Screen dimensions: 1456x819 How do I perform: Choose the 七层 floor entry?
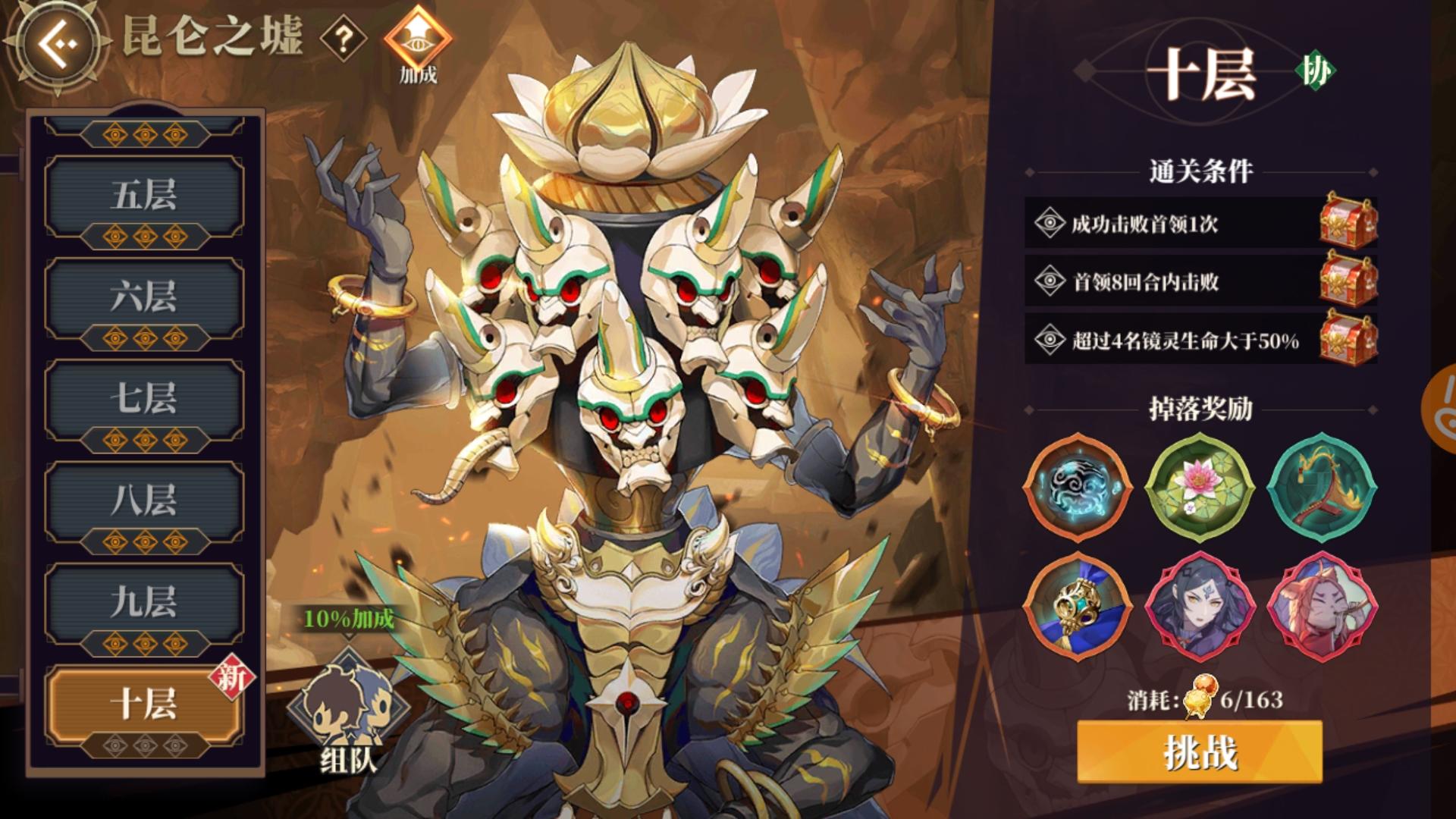click(x=144, y=398)
